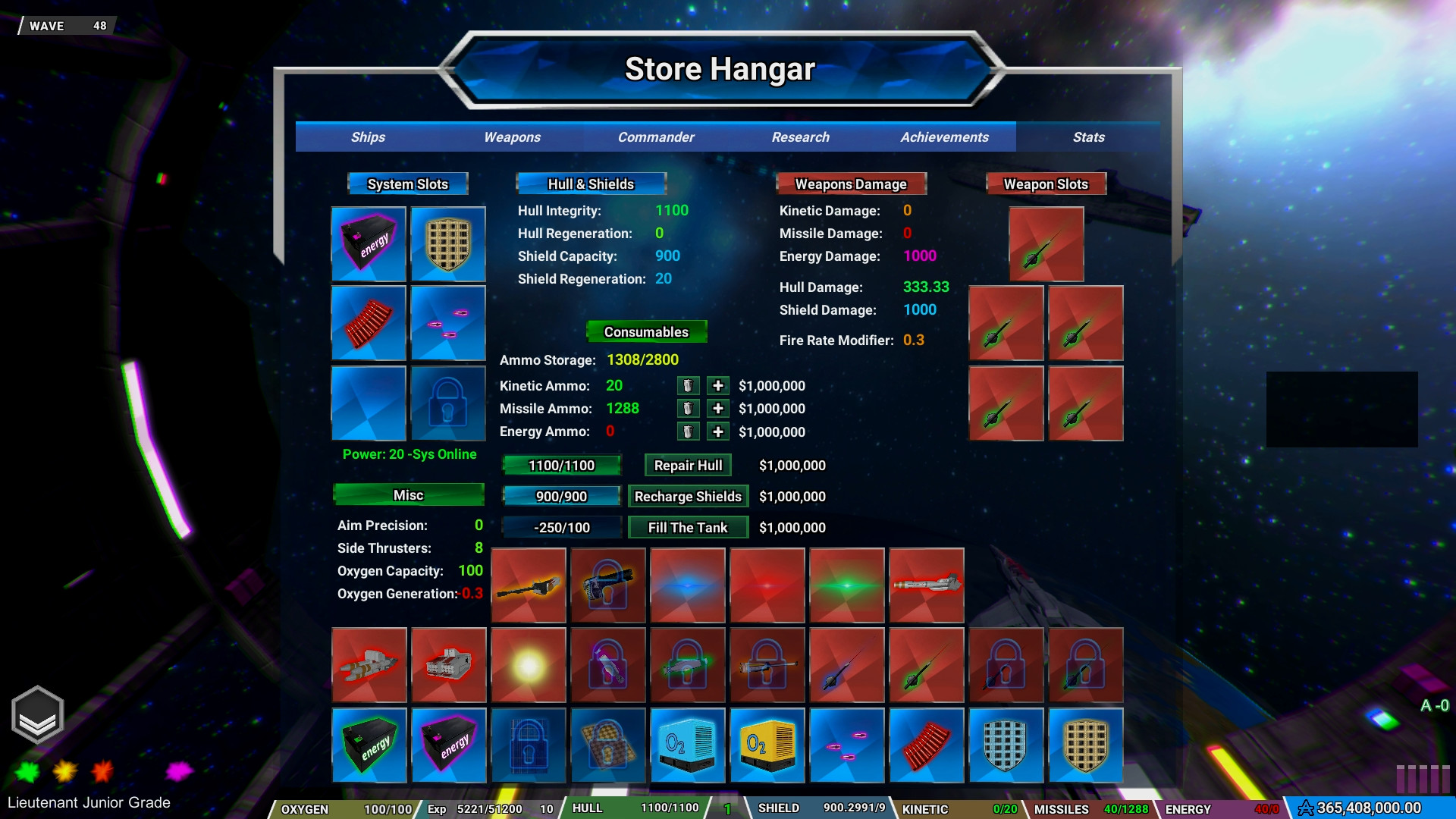Select the green laser weapon in the store
The height and width of the screenshot is (819, 1456).
[x=846, y=585]
